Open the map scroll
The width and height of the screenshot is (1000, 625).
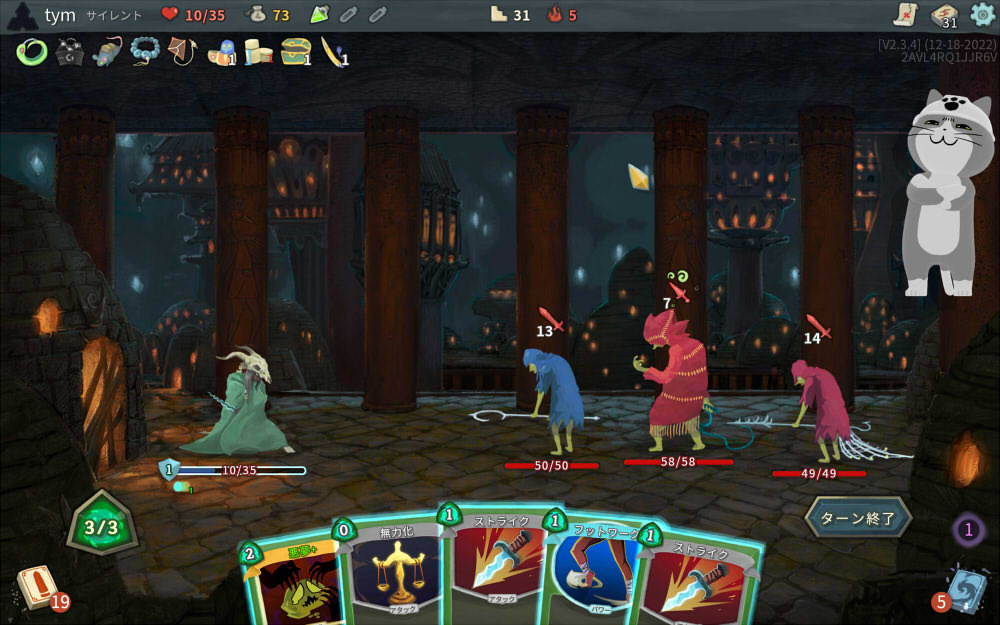pyautogui.click(x=906, y=15)
